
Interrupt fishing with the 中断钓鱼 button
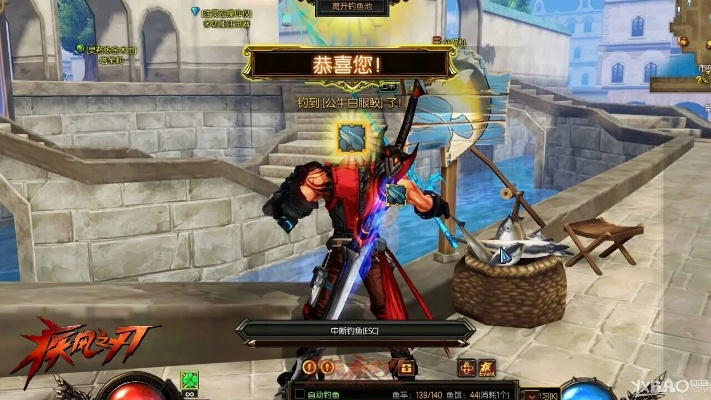[353, 330]
